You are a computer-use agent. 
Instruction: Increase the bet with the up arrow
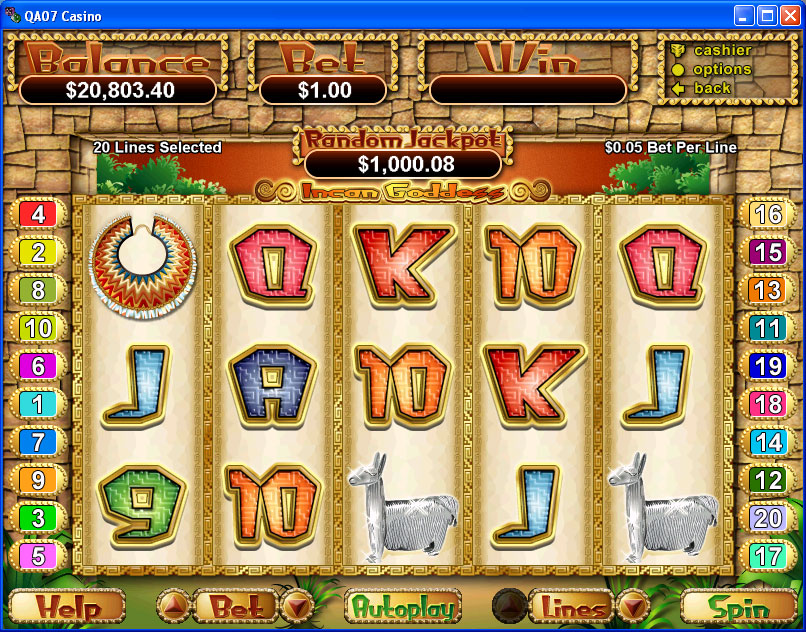tap(173, 606)
